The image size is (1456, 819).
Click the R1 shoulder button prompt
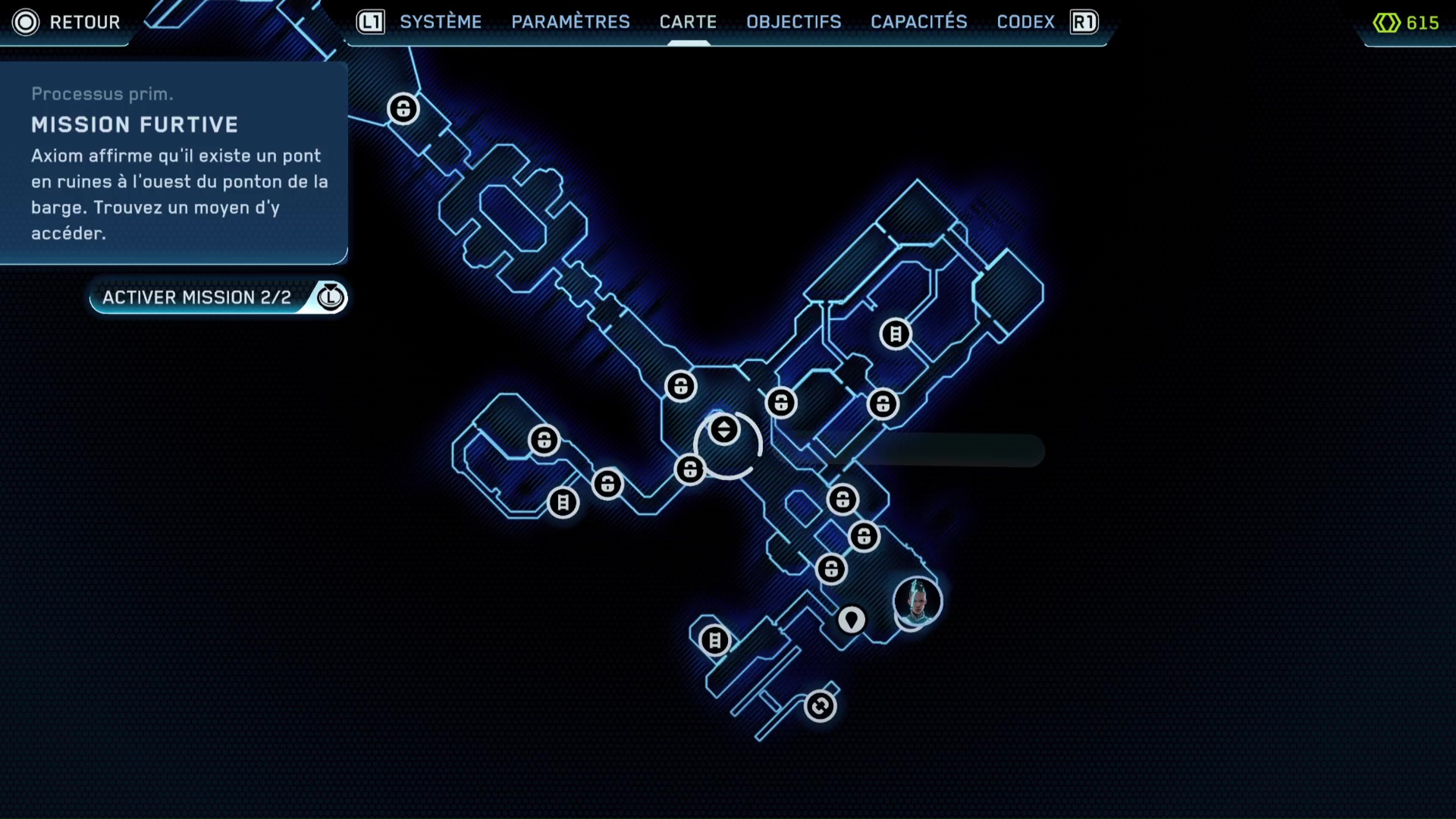pos(1083,22)
